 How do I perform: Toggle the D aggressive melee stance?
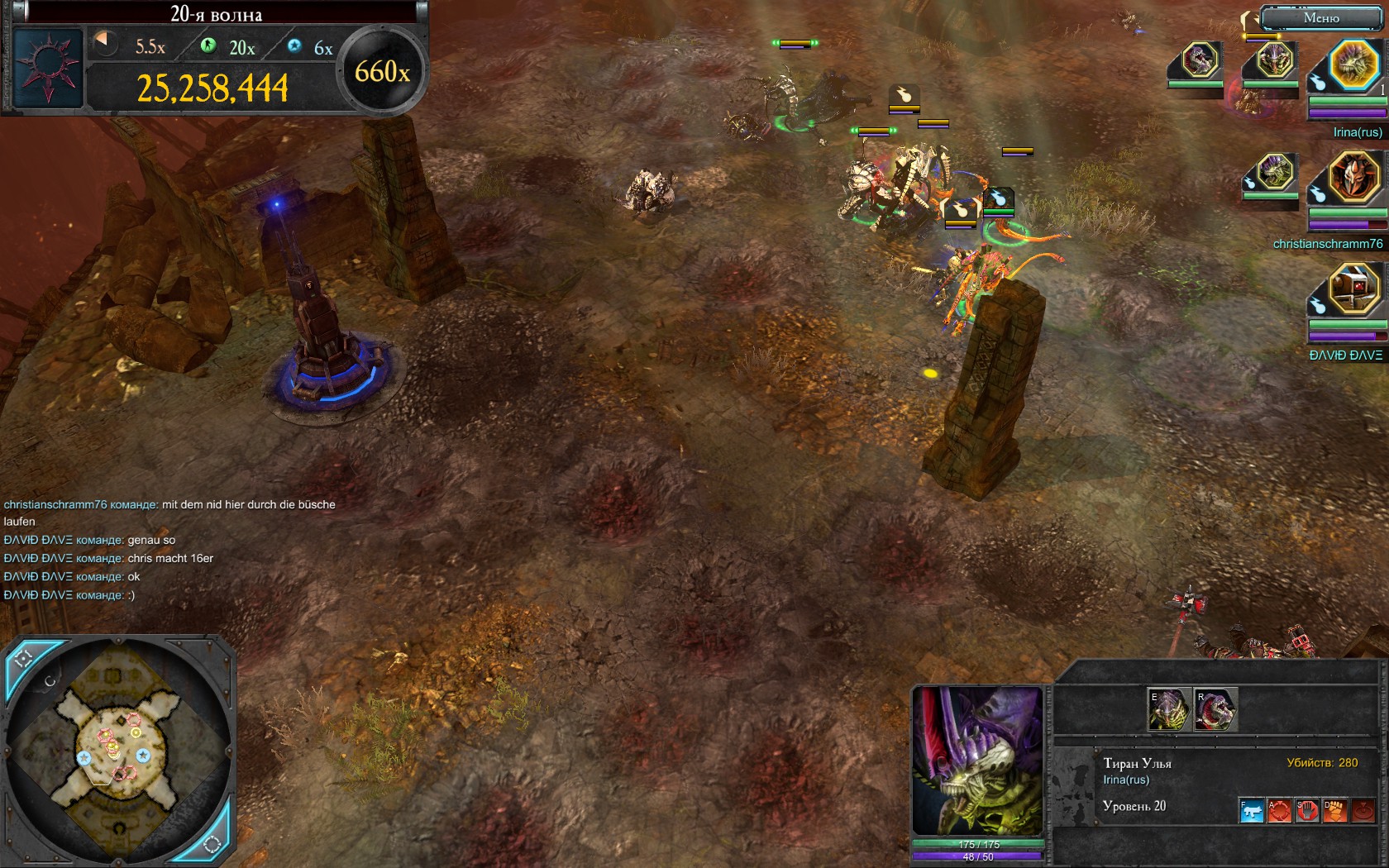[1334, 810]
